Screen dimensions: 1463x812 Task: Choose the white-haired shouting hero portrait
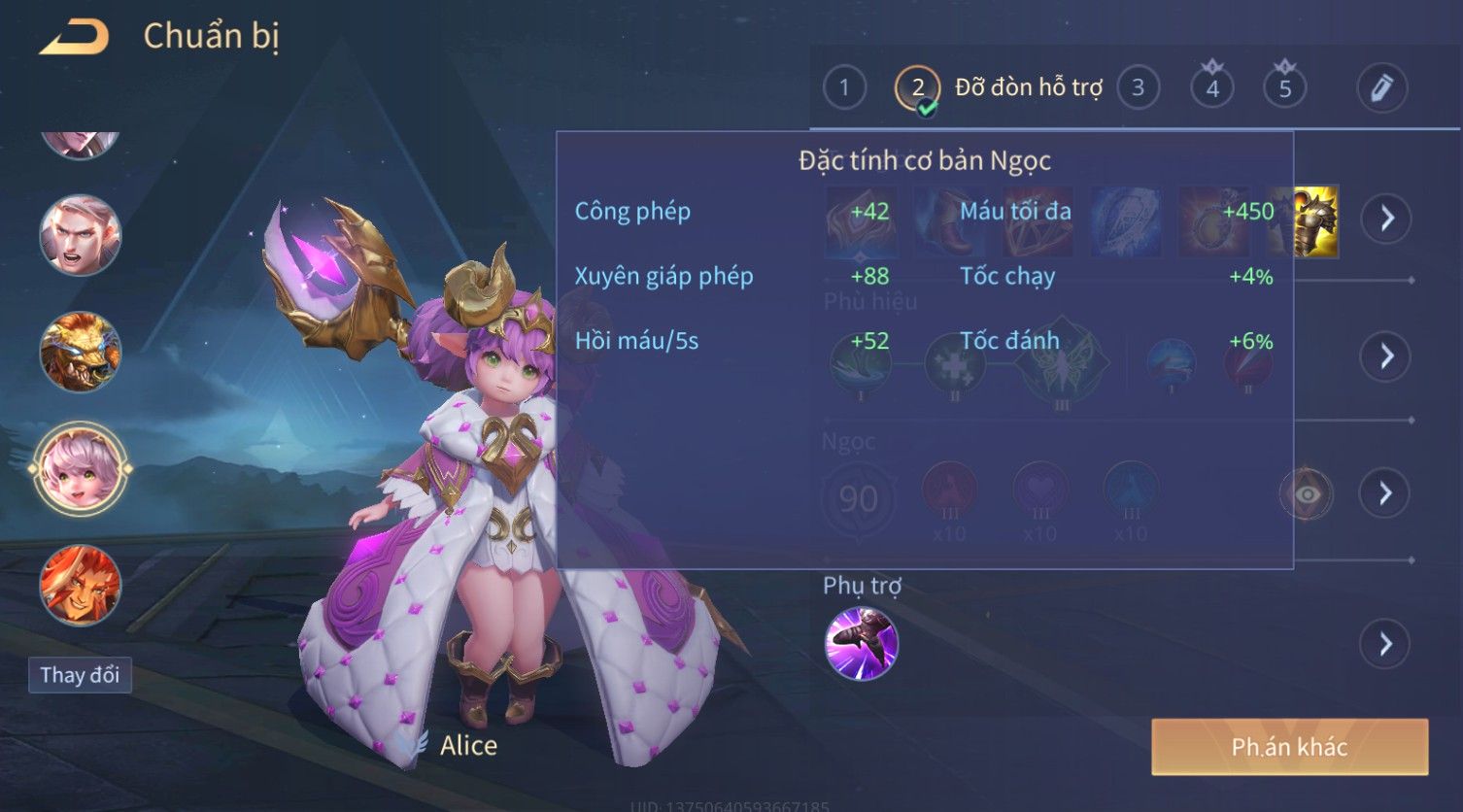pyautogui.click(x=81, y=236)
